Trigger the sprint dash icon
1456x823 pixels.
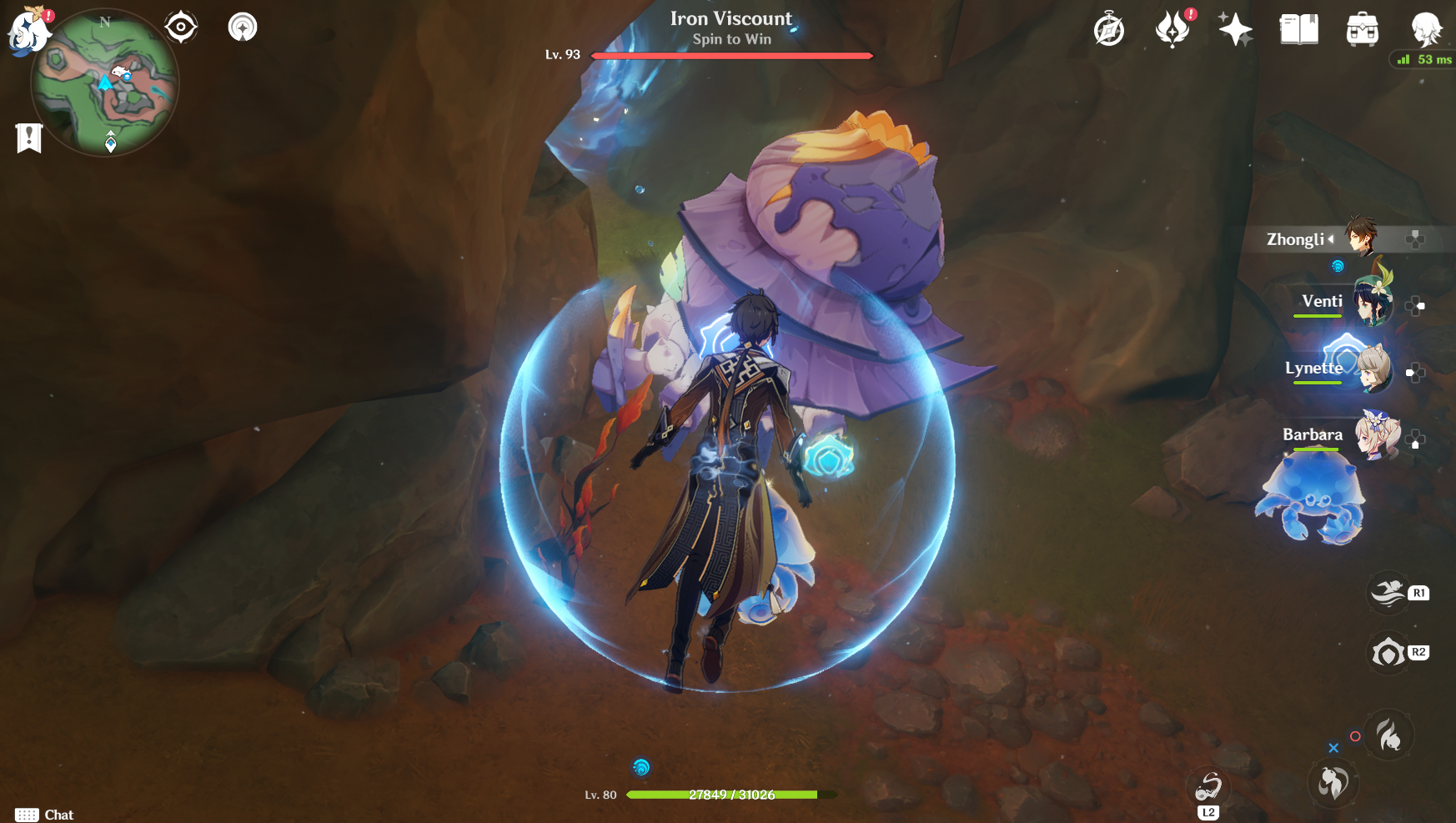point(1388,593)
